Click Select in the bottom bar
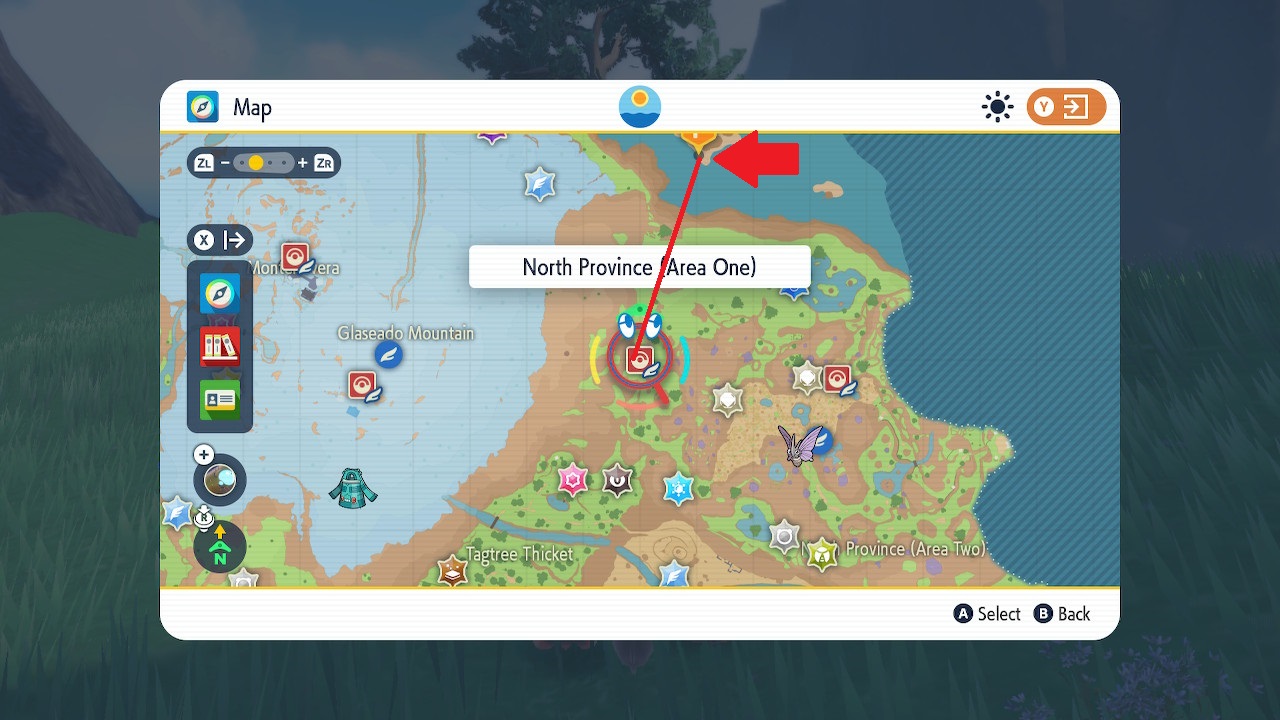This screenshot has height=720, width=1280. click(986, 613)
